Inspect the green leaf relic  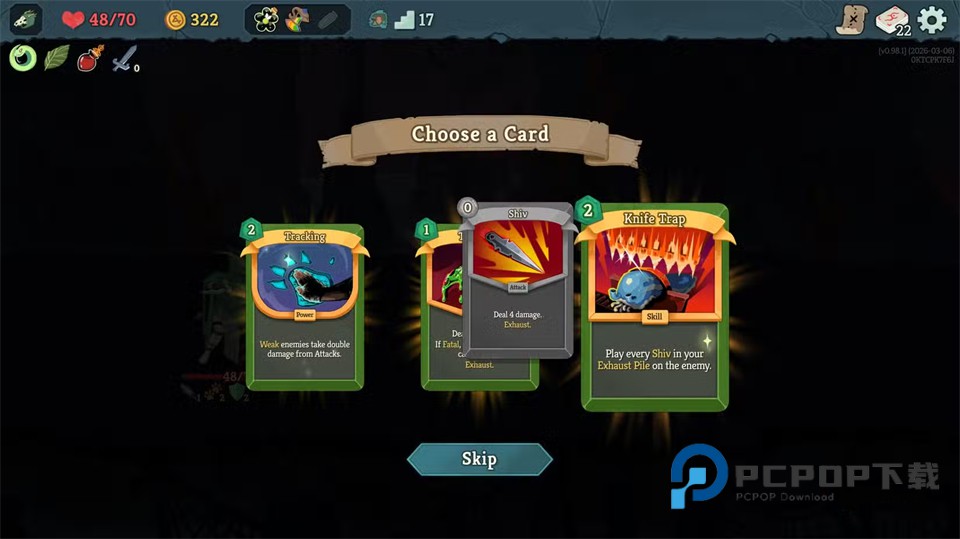[x=56, y=58]
